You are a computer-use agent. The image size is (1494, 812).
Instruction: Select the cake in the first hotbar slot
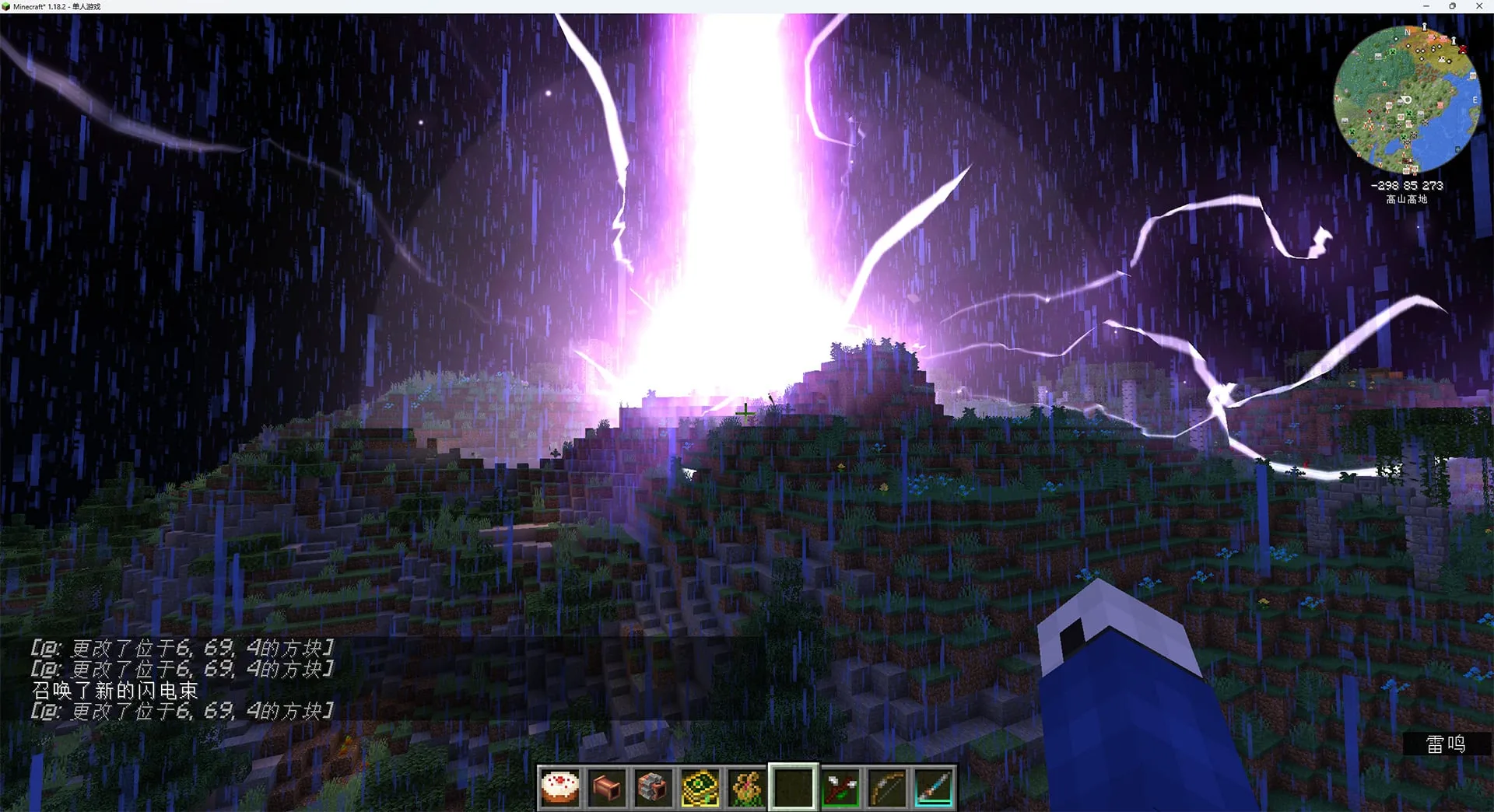(x=559, y=788)
